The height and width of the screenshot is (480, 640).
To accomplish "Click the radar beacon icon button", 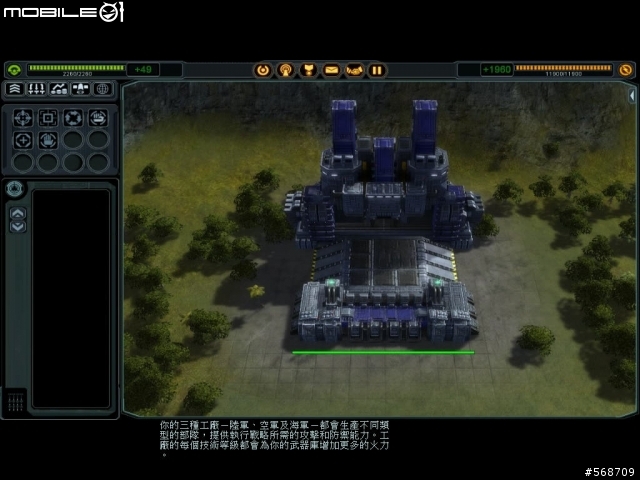I will 285,70.
